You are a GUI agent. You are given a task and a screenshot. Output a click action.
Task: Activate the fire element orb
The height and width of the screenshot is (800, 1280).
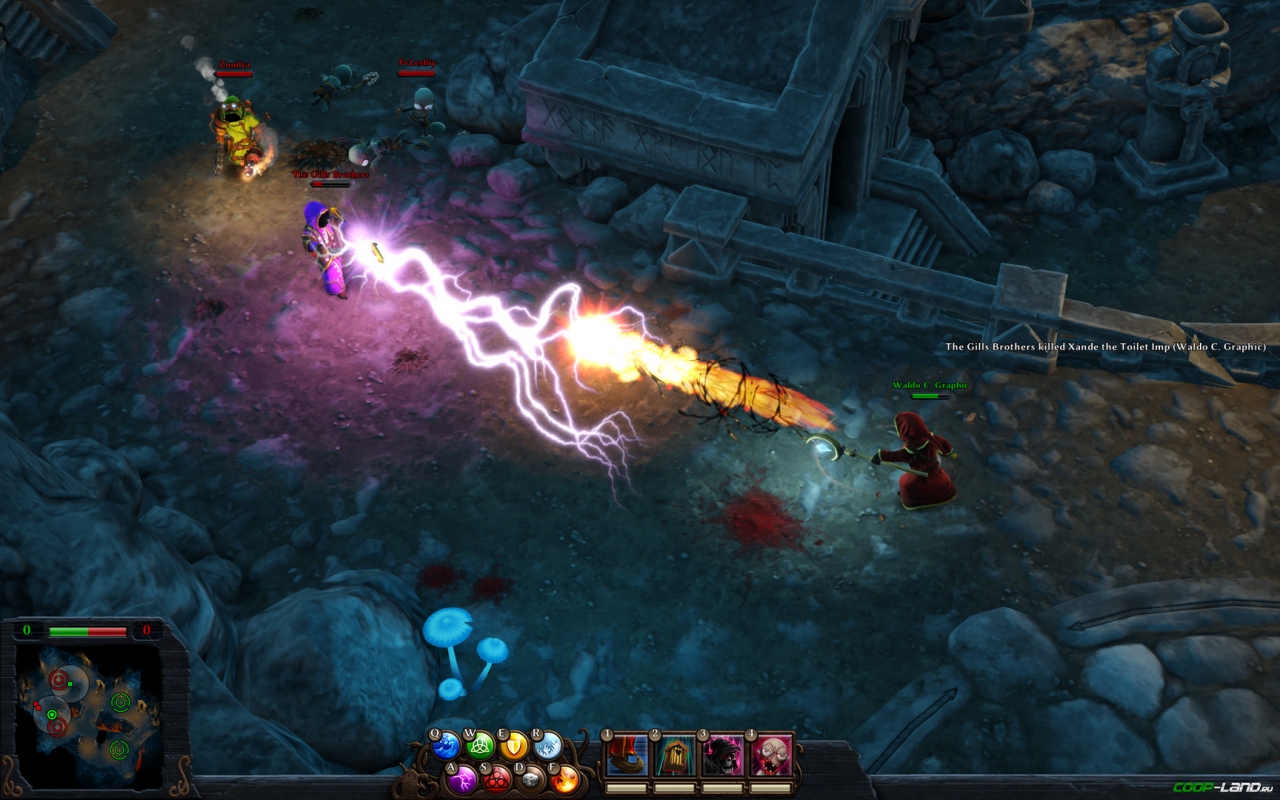tap(565, 778)
